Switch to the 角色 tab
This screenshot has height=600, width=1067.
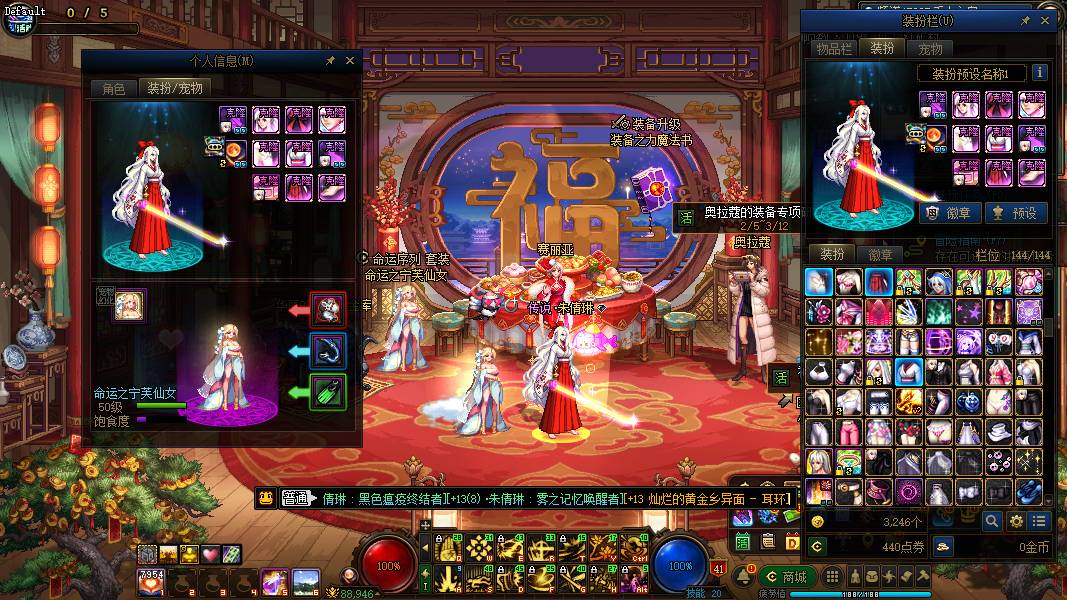coord(114,88)
